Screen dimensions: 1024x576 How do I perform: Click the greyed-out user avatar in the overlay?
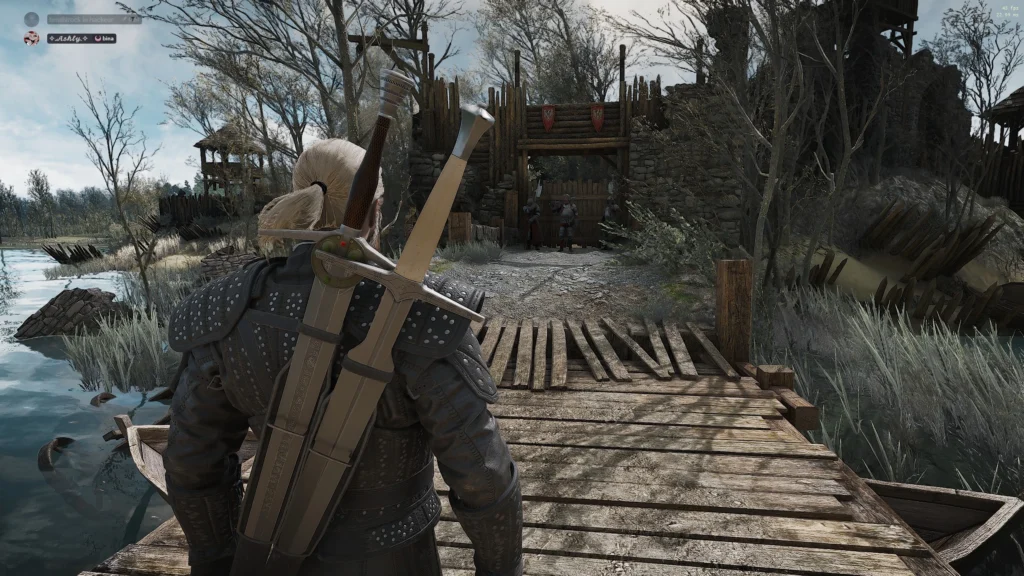pos(31,19)
